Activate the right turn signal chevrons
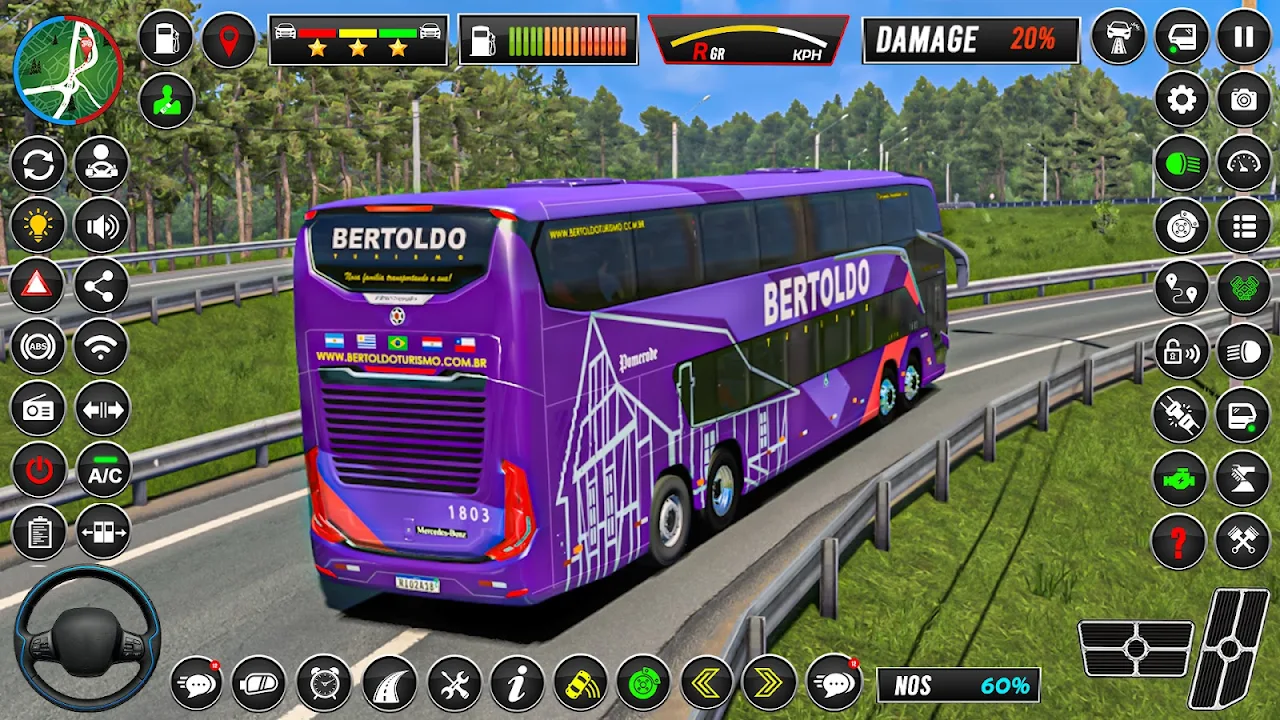 point(768,684)
